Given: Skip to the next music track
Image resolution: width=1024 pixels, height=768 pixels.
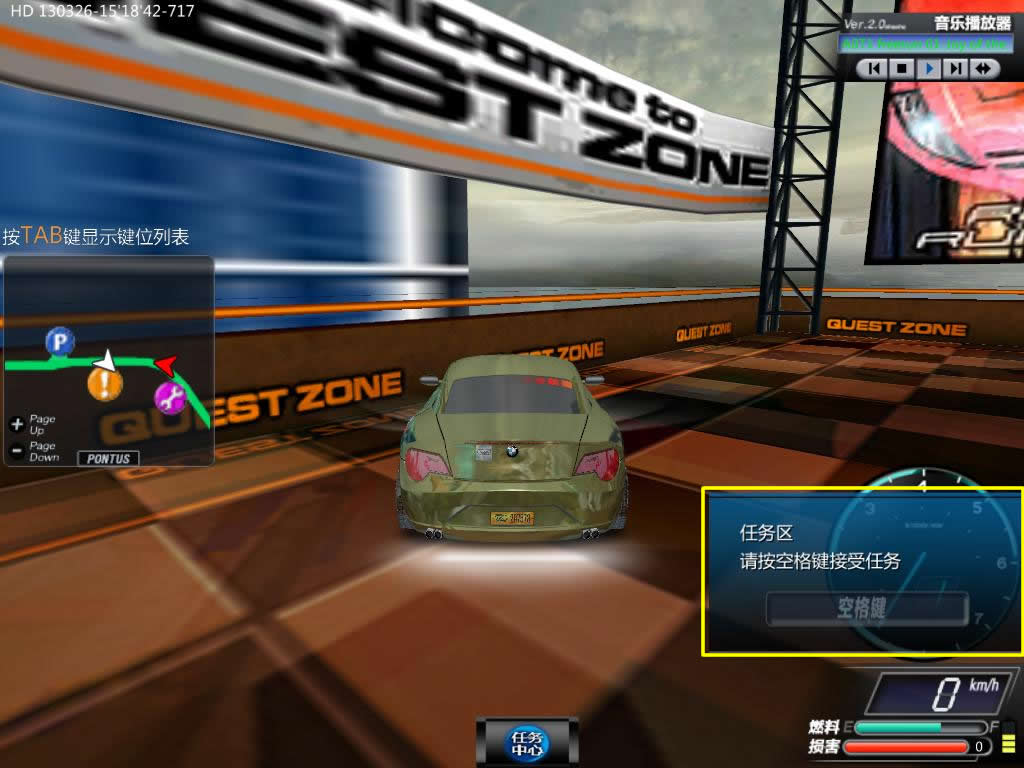Looking at the screenshot, I should tap(956, 68).
